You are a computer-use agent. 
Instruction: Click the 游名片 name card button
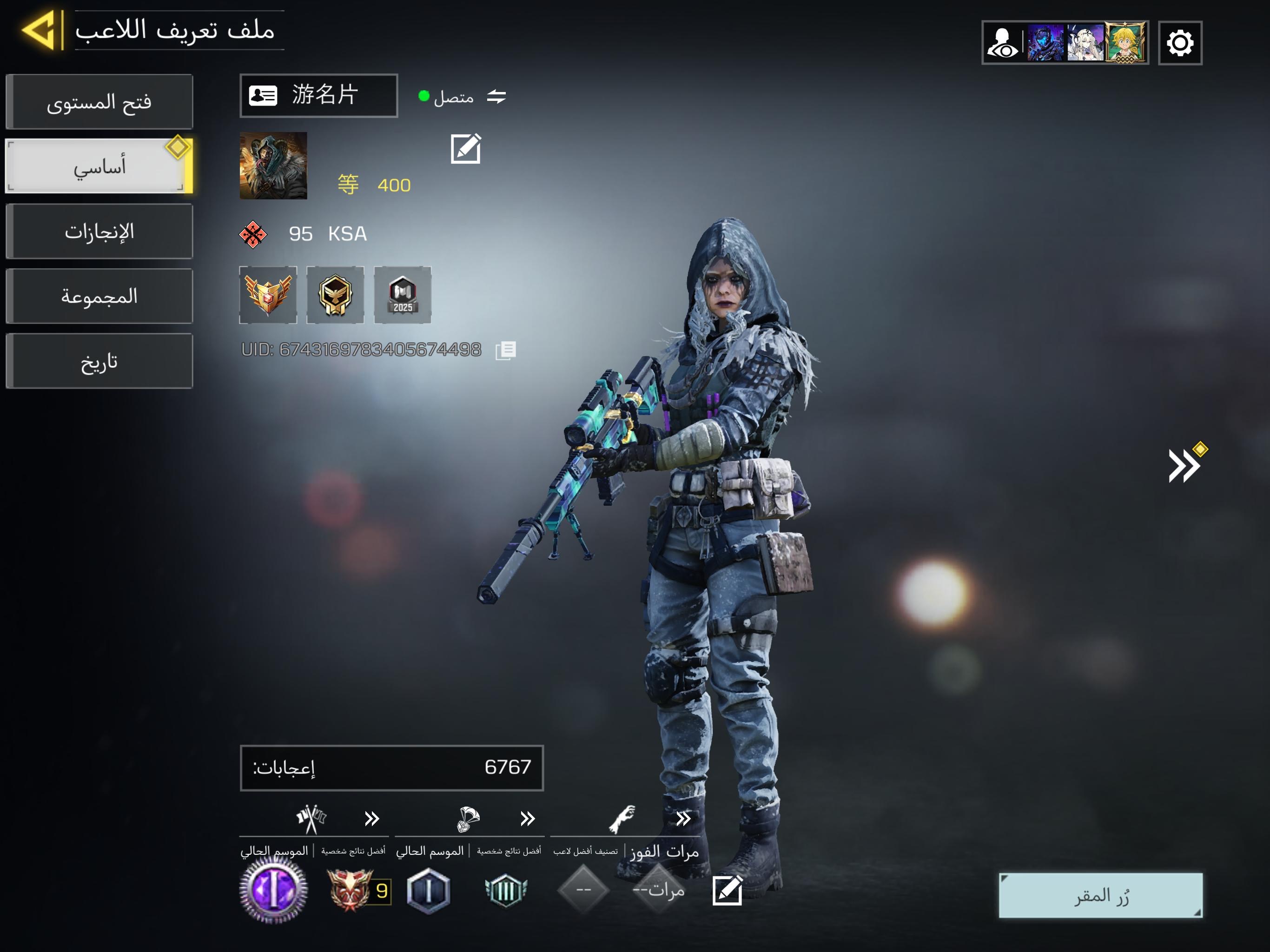318,95
